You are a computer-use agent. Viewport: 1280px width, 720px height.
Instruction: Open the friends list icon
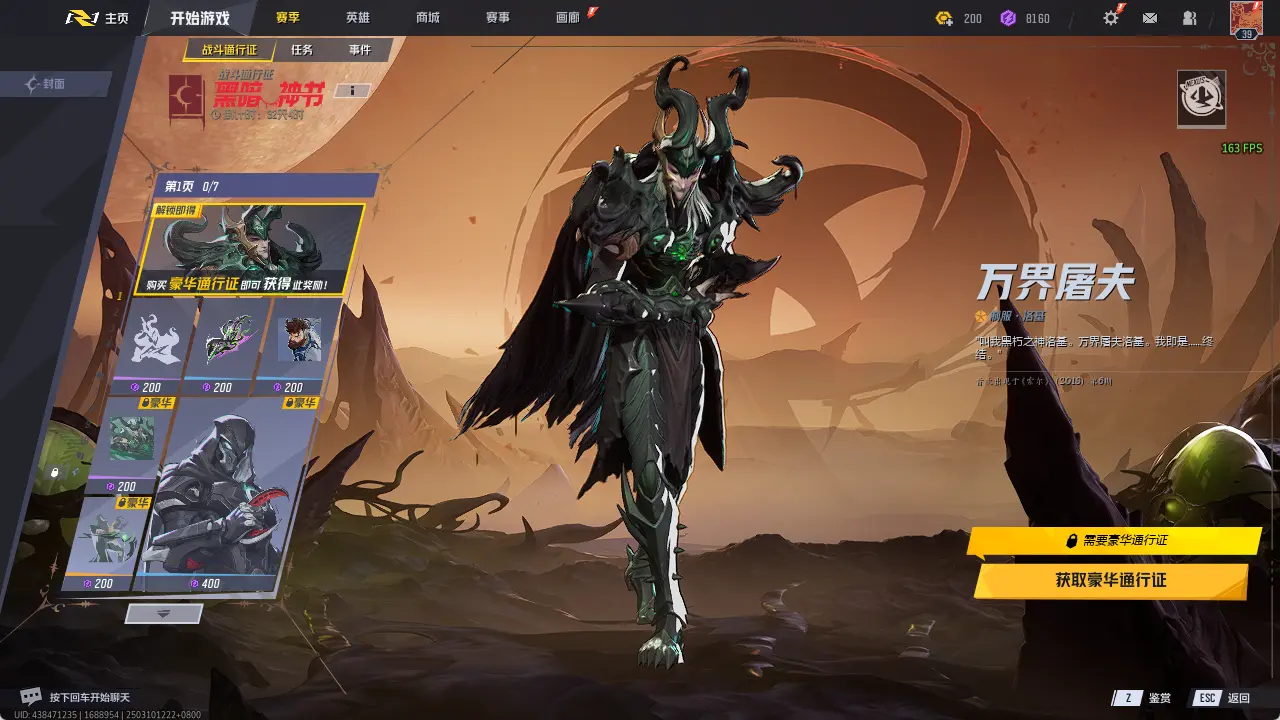1189,18
